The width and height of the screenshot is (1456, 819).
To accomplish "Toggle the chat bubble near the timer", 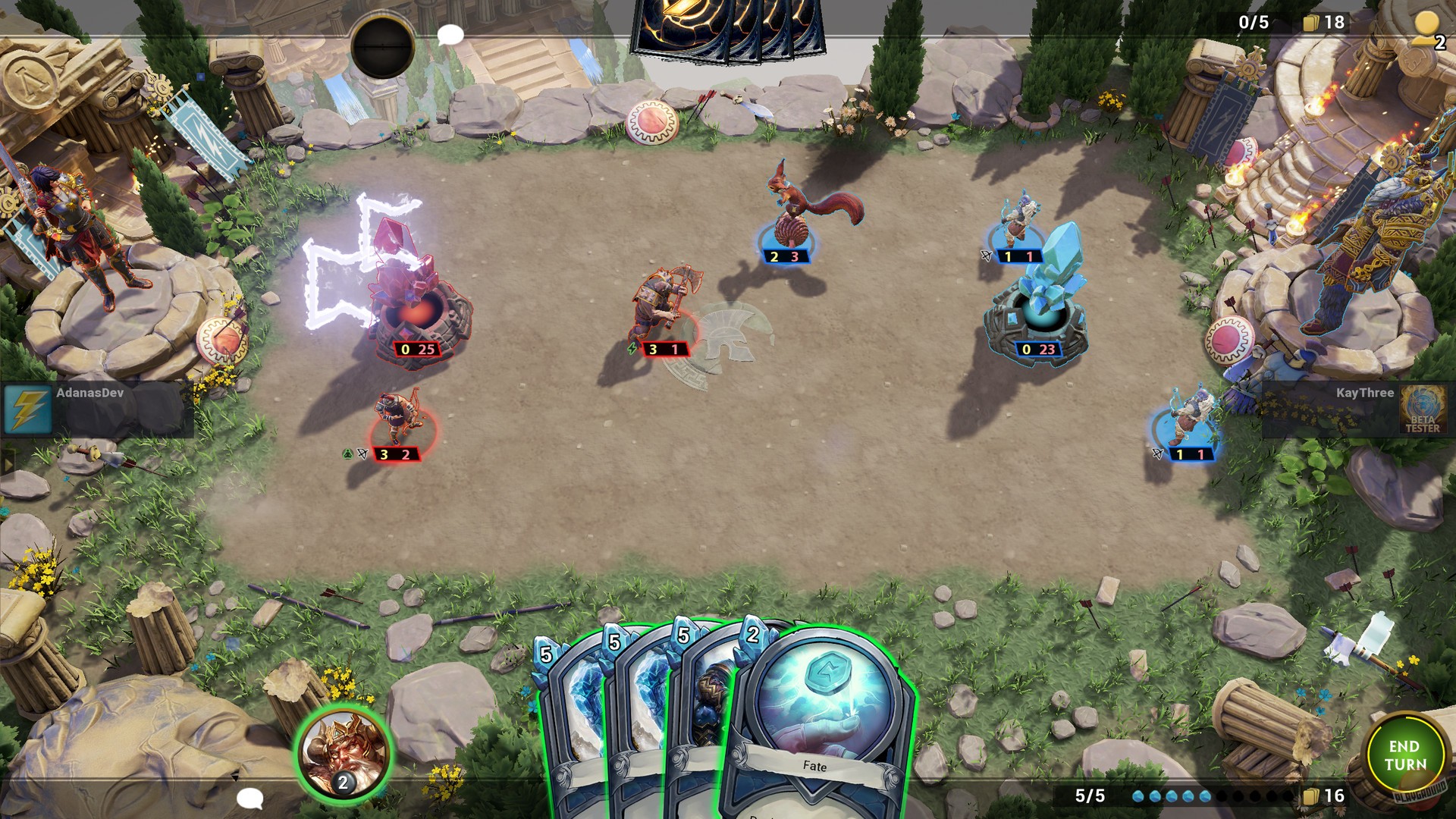I will [x=449, y=35].
